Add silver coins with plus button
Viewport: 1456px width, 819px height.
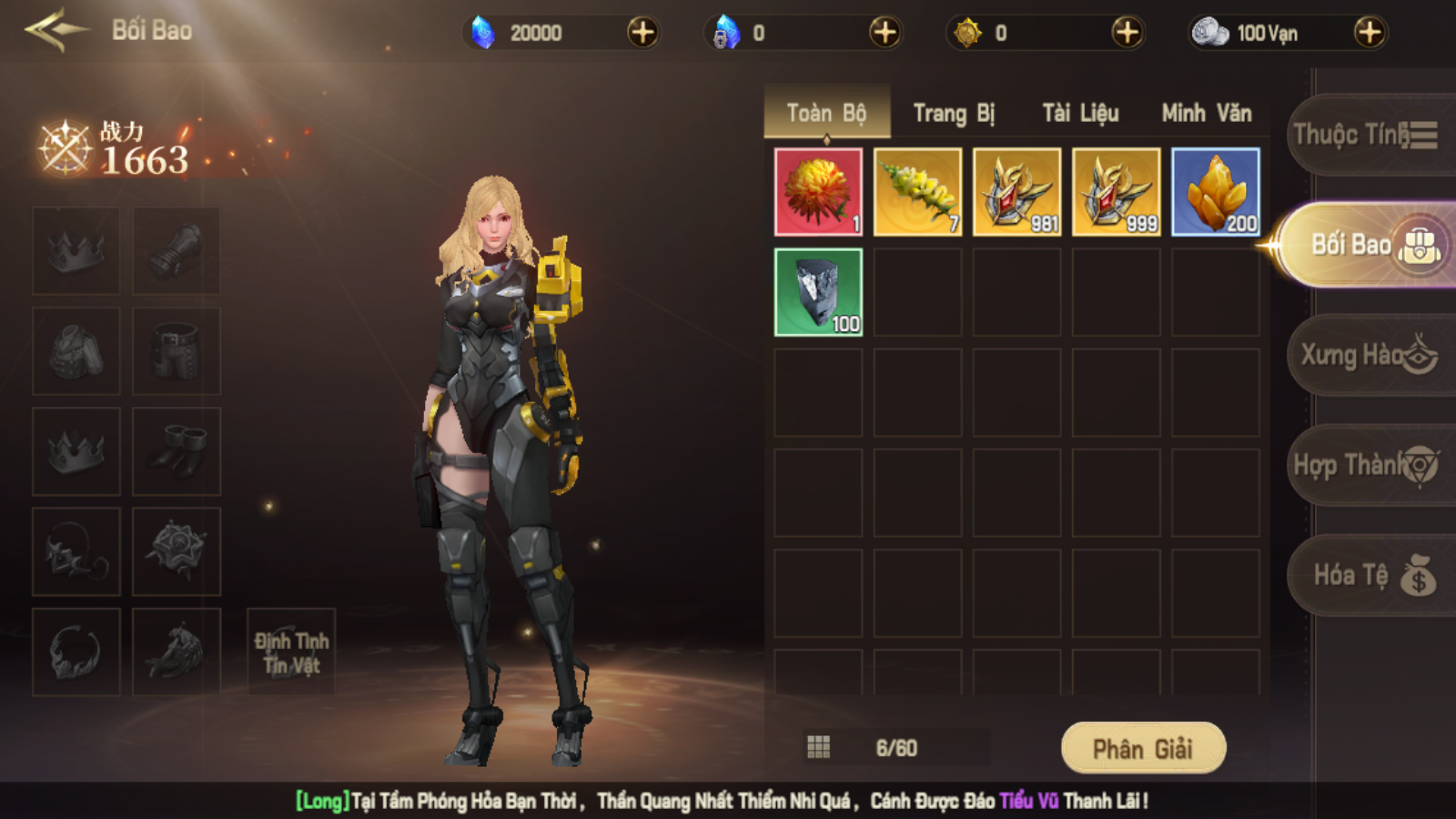[1369, 33]
